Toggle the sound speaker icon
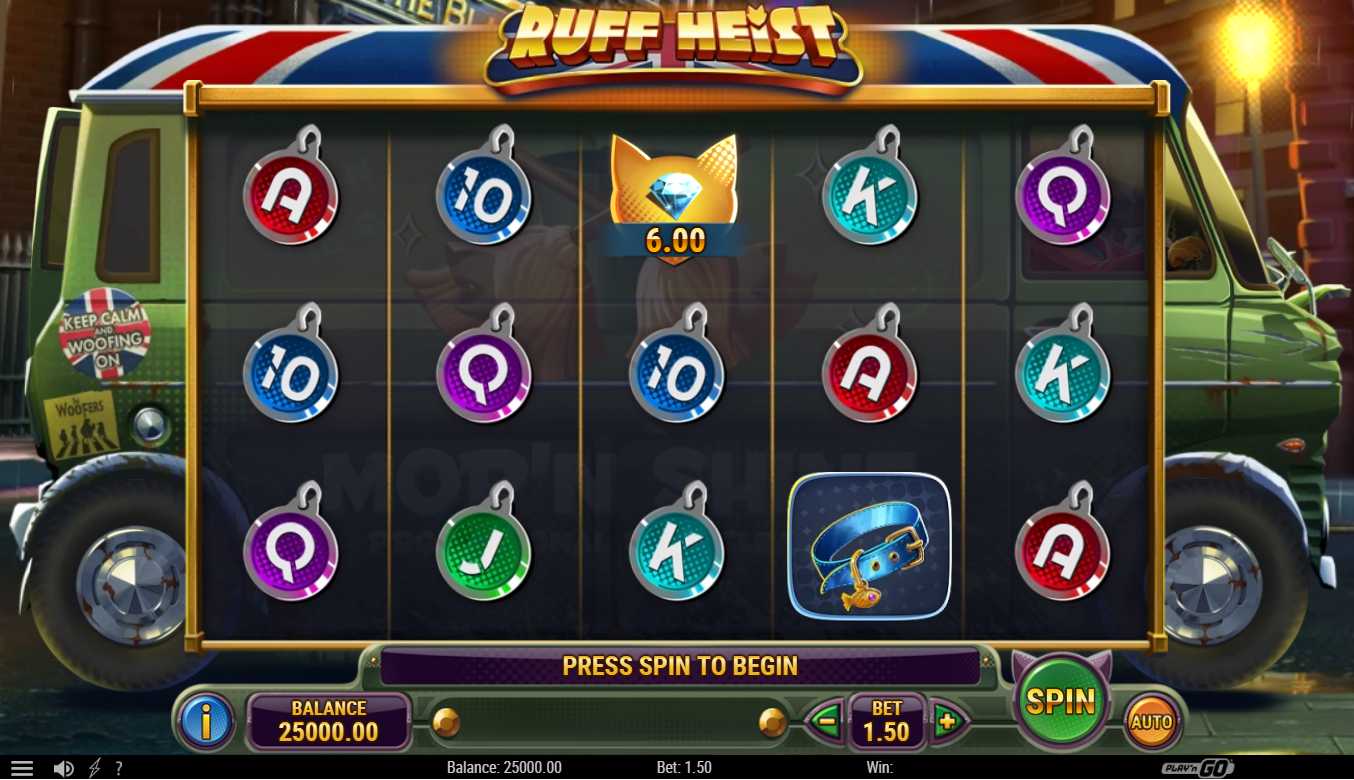The height and width of the screenshot is (780, 1354). (x=64, y=768)
